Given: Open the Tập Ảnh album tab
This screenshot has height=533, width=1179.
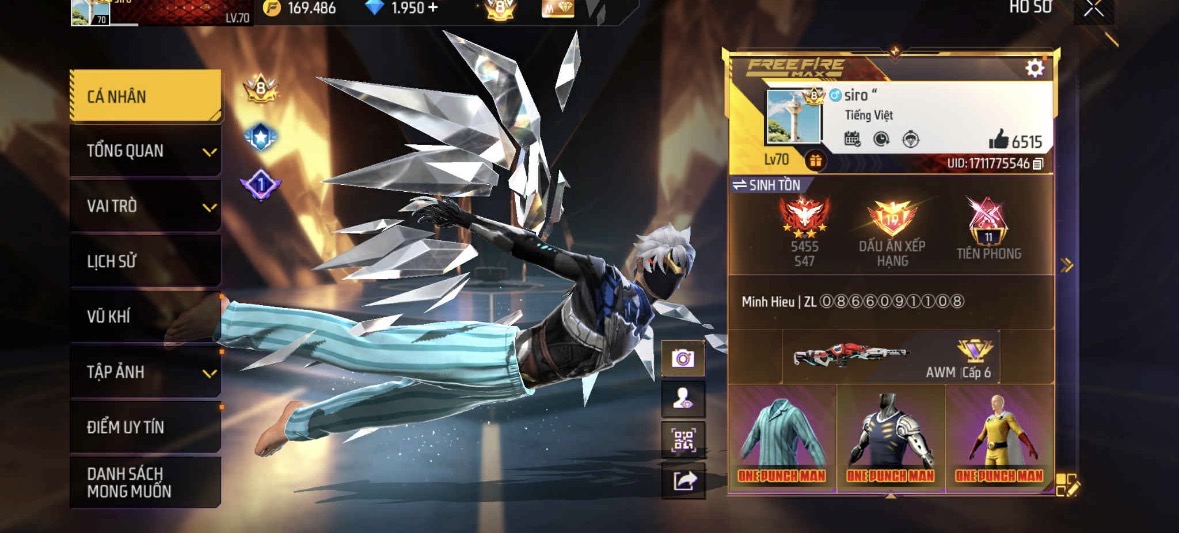Looking at the screenshot, I should click(x=145, y=372).
